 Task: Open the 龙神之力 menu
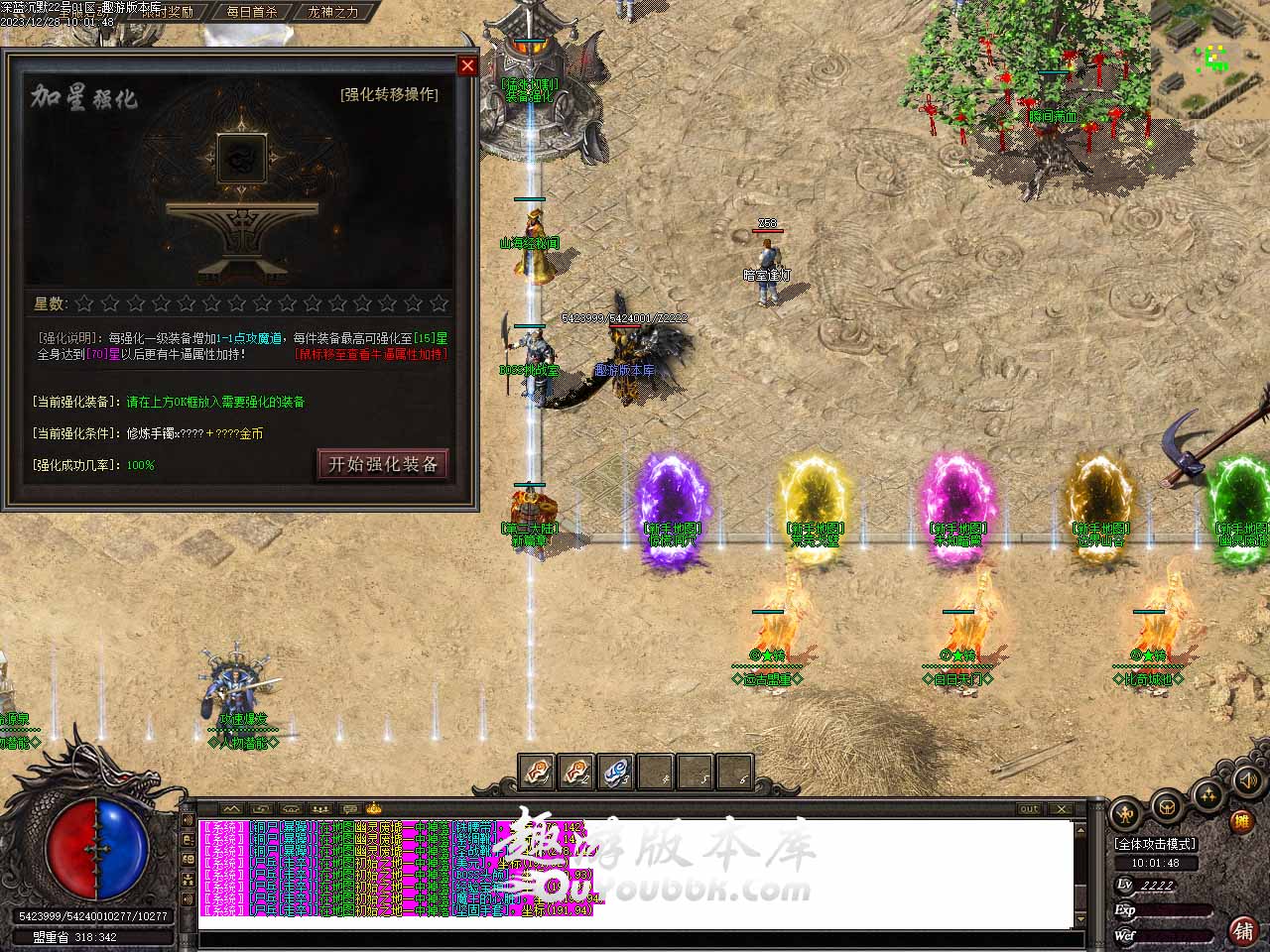pos(333,12)
